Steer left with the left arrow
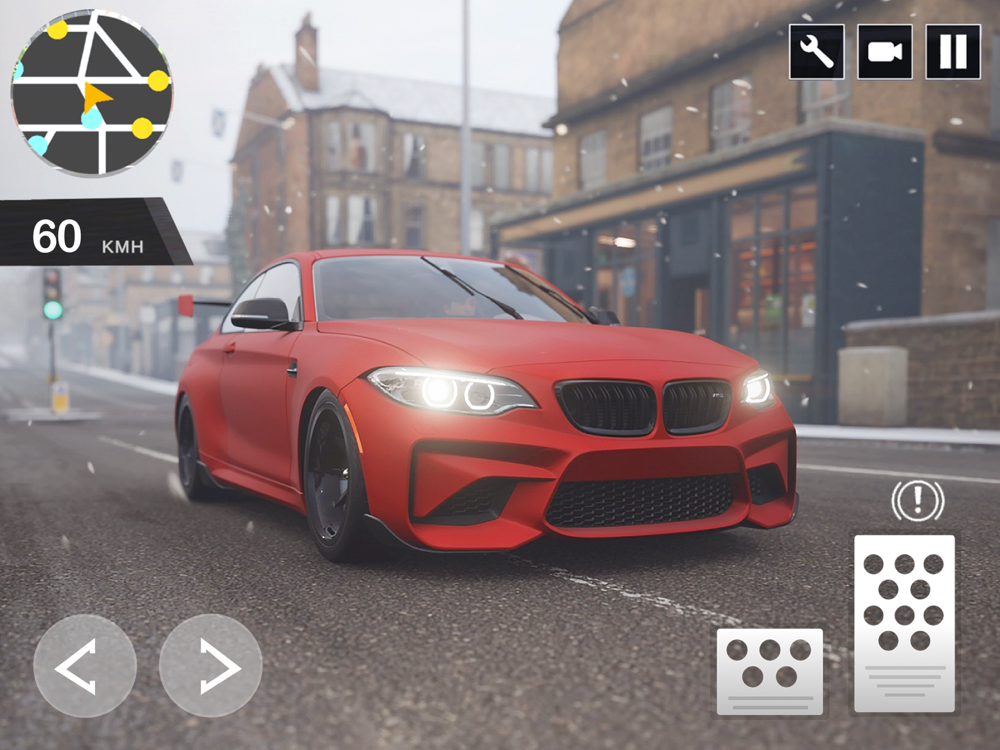1000x750 pixels. tap(85, 666)
